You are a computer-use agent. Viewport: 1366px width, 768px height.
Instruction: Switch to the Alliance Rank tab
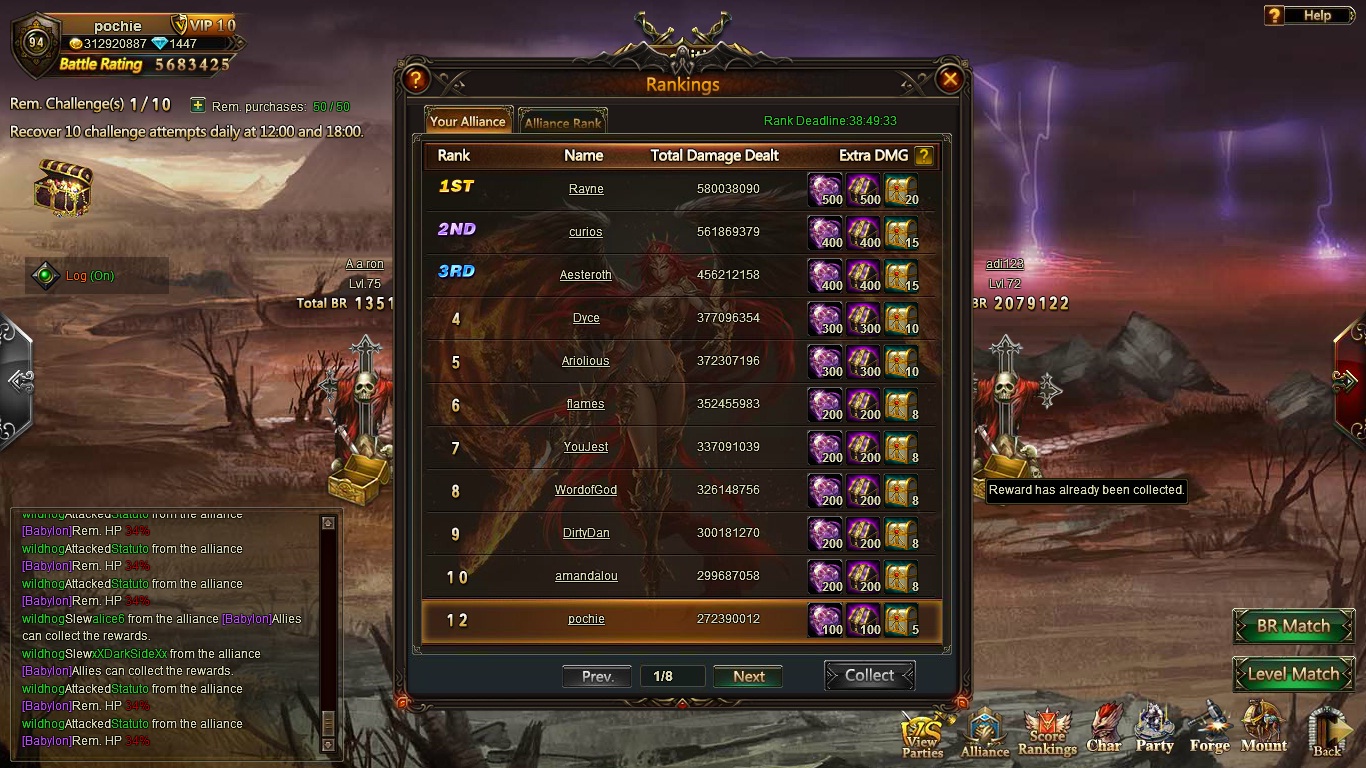tap(563, 122)
